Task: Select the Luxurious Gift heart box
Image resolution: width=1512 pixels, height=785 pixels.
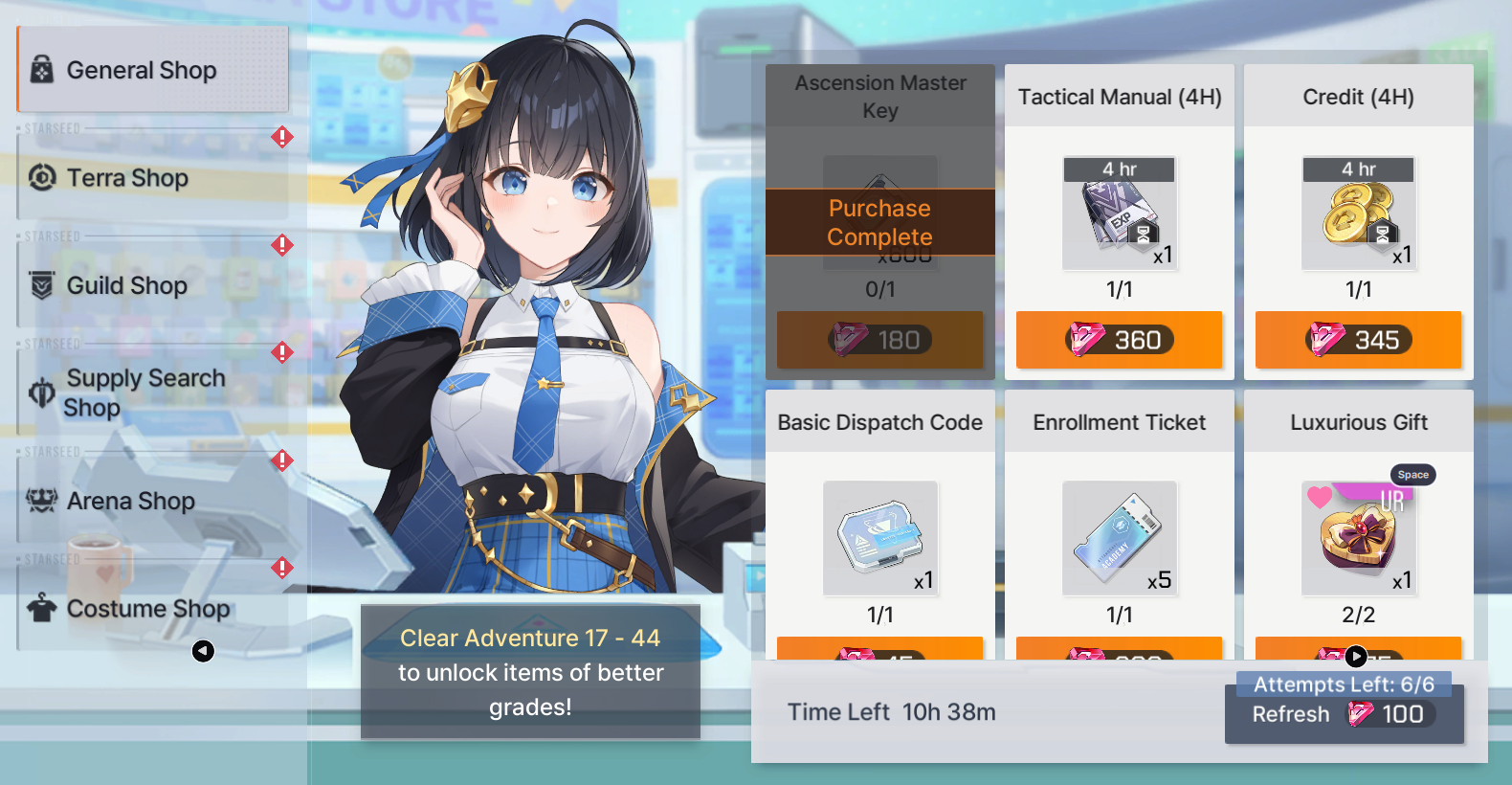Action: (x=1358, y=538)
